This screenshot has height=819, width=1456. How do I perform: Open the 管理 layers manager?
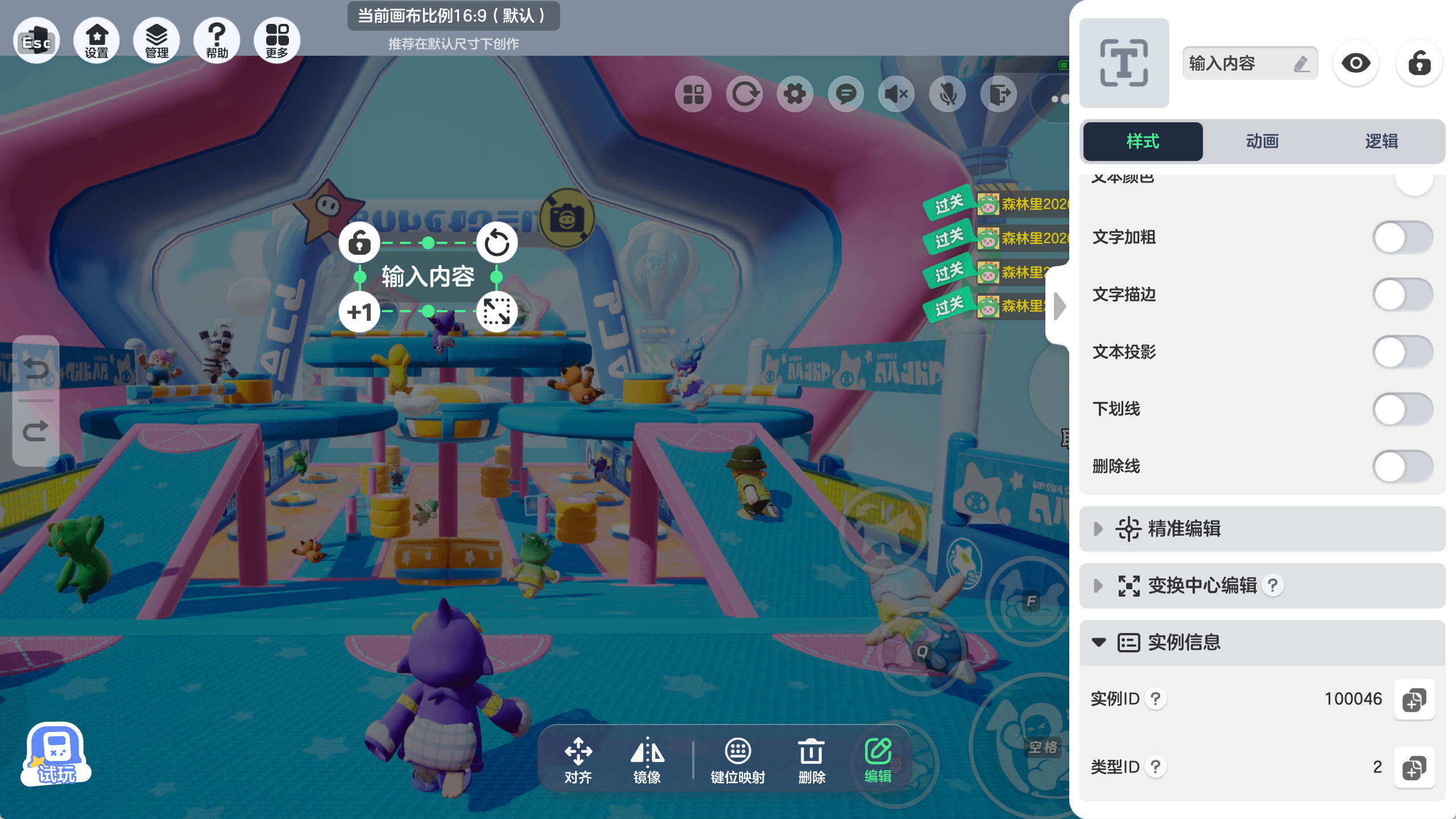[x=156, y=41]
